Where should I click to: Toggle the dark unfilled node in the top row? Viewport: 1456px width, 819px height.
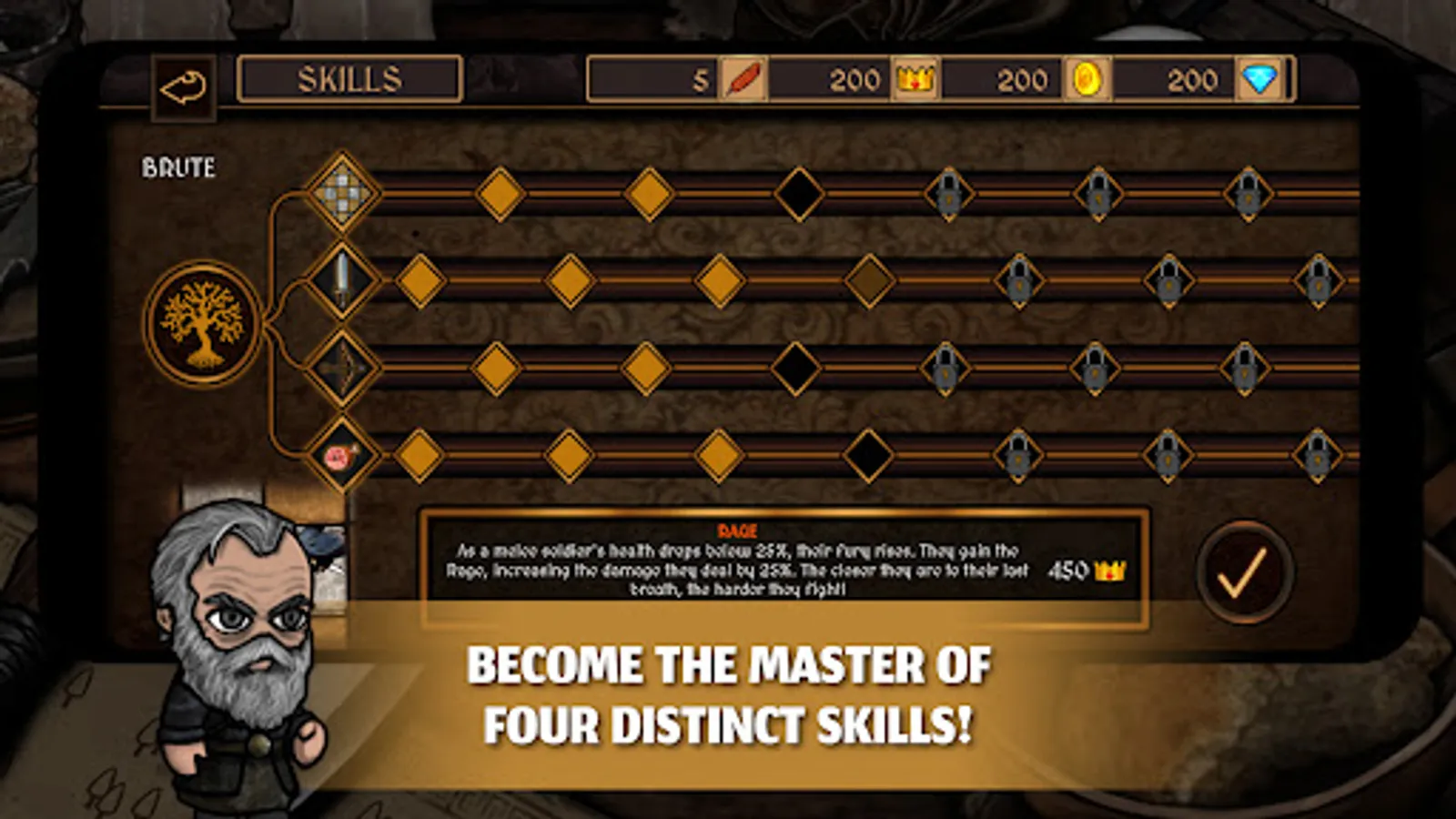point(798,194)
